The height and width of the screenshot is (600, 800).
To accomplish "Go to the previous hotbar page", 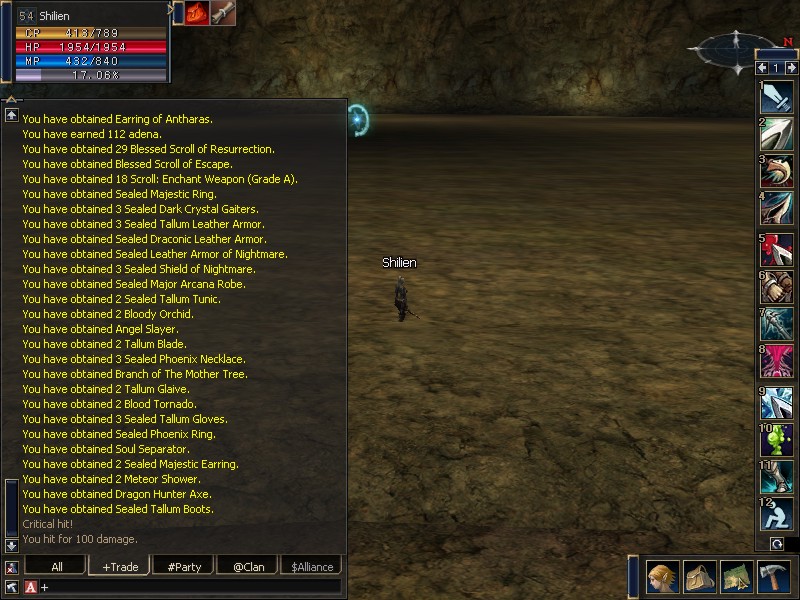I will (762, 68).
